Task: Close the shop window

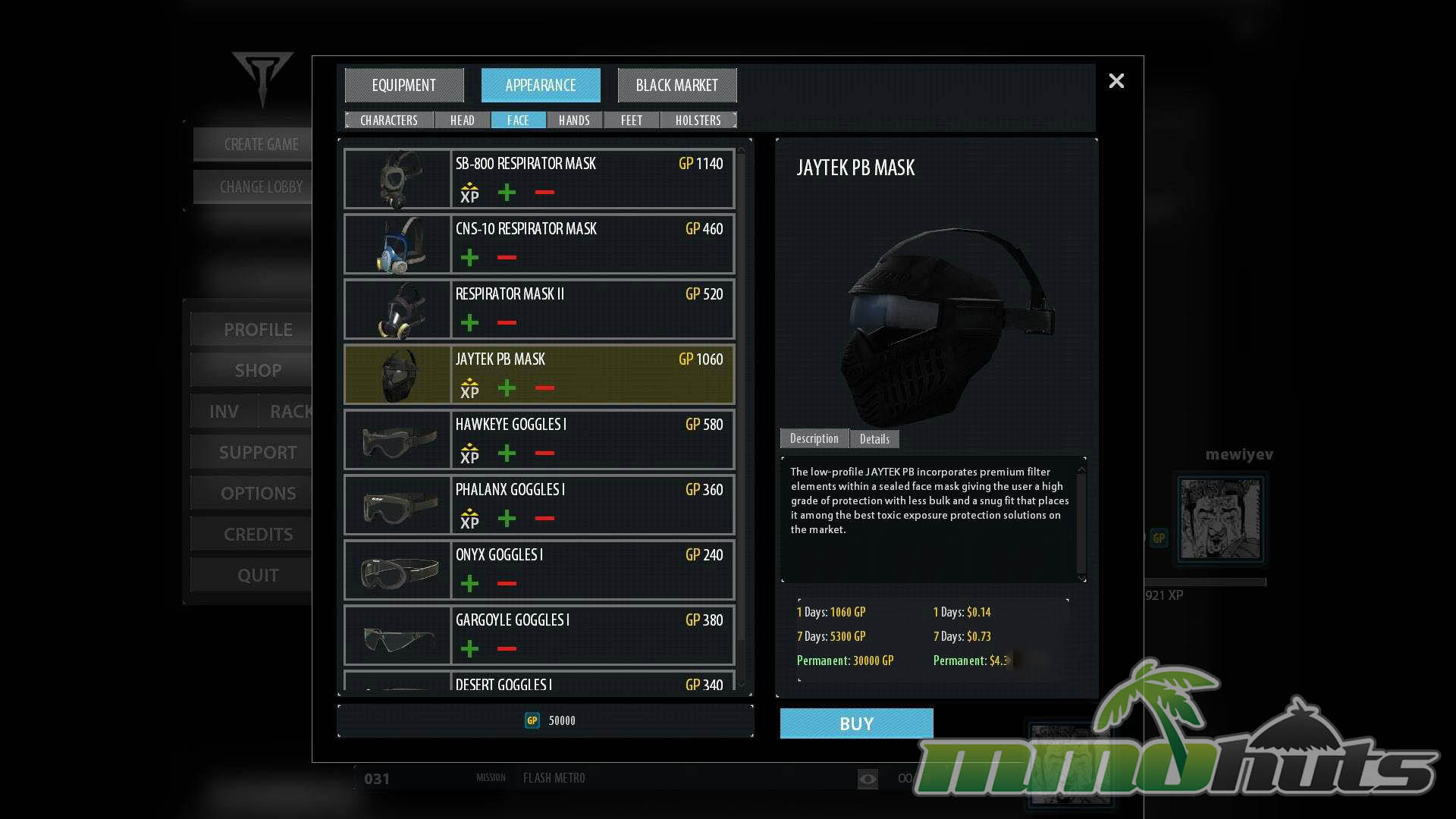Action: [x=1116, y=81]
